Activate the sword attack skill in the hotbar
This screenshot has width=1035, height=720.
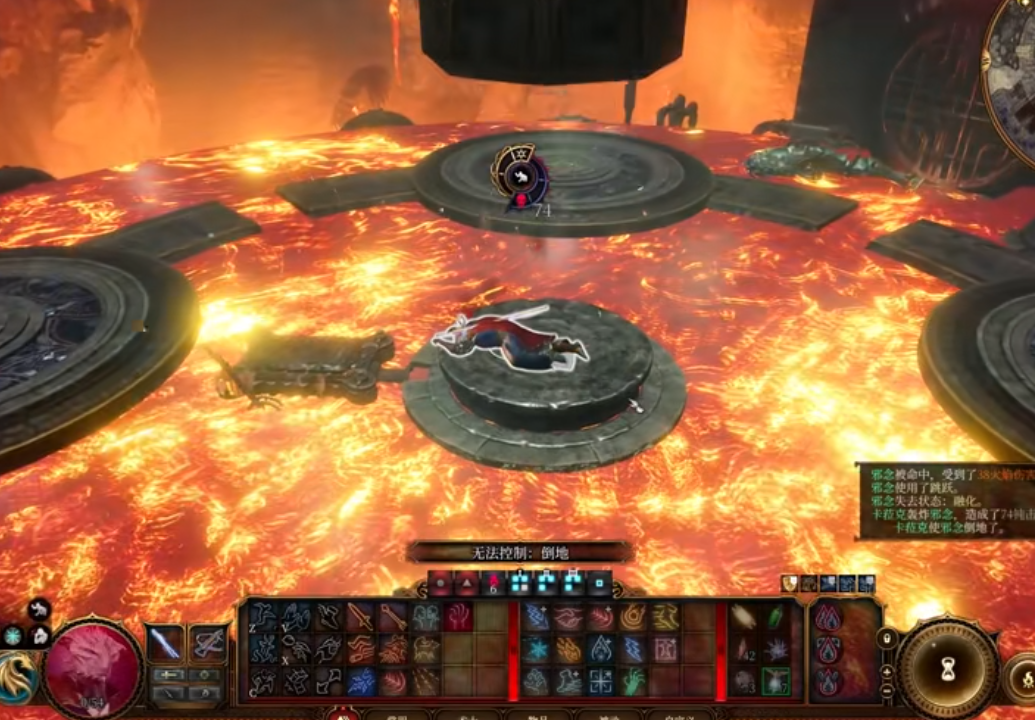click(360, 618)
